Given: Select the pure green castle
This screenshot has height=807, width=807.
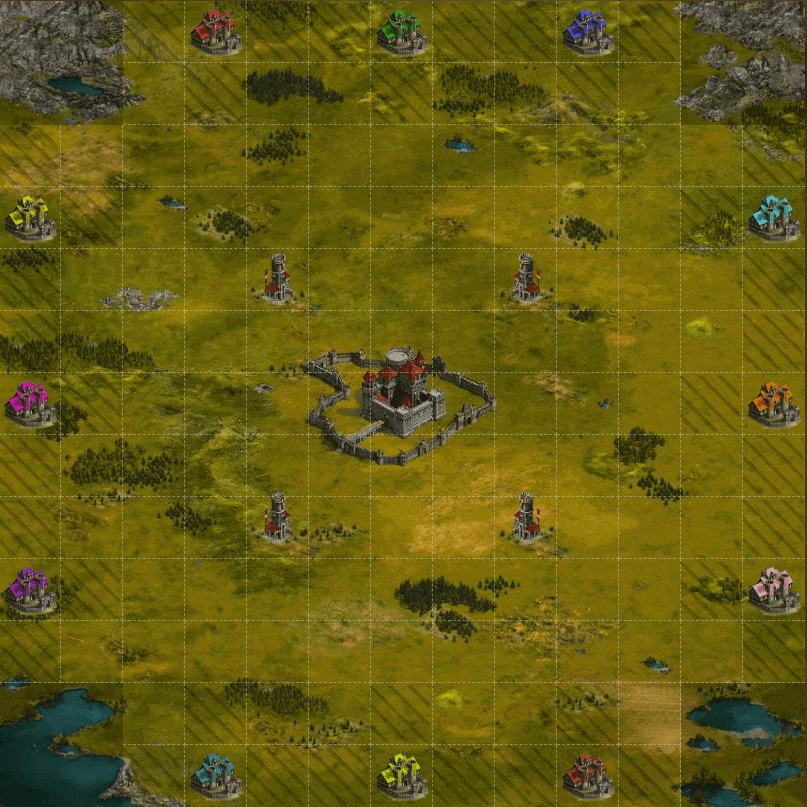Looking at the screenshot, I should (402, 32).
